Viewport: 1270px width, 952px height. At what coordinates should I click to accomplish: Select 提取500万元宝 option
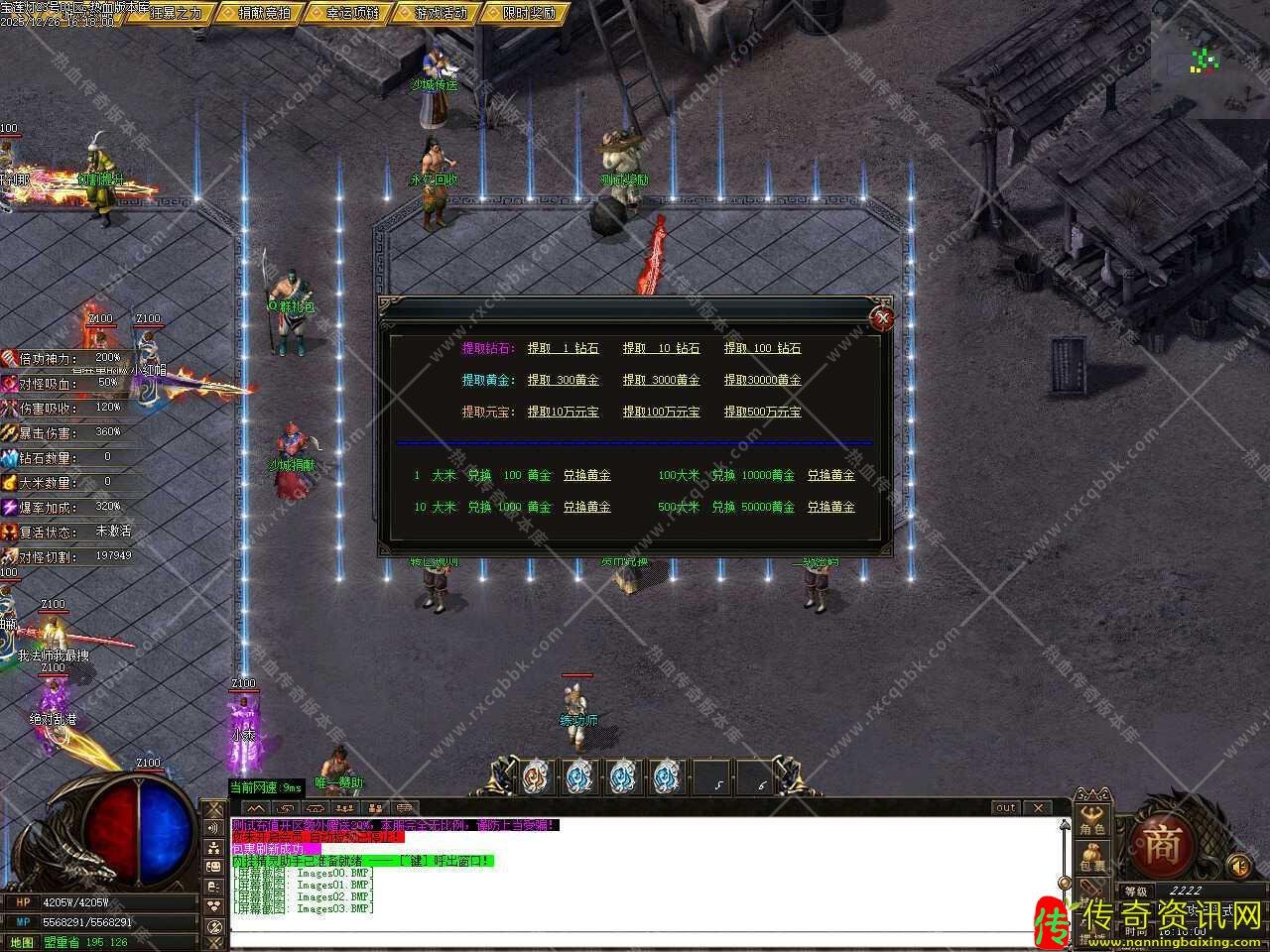[762, 412]
